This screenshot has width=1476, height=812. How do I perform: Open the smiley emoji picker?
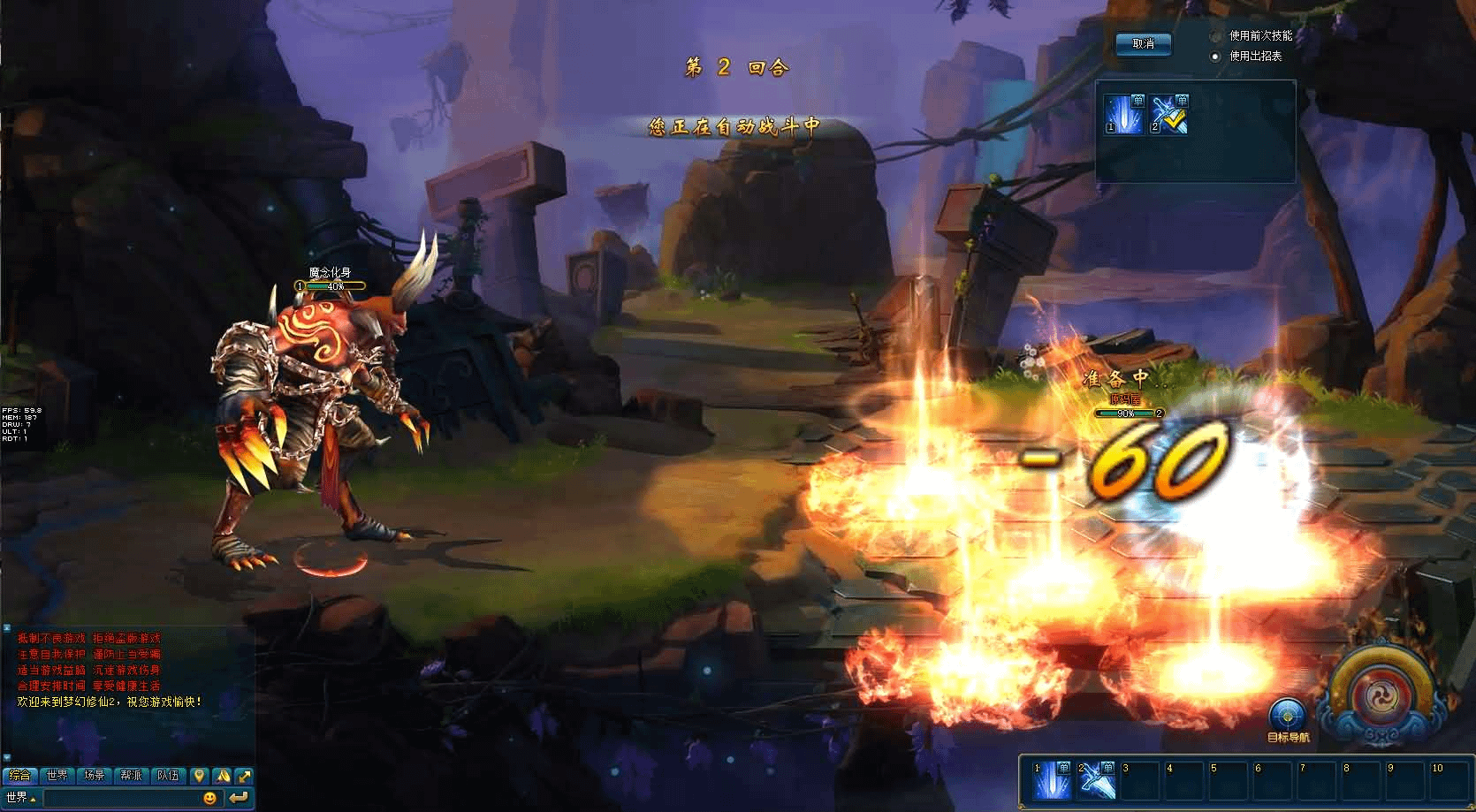pyautogui.click(x=209, y=798)
